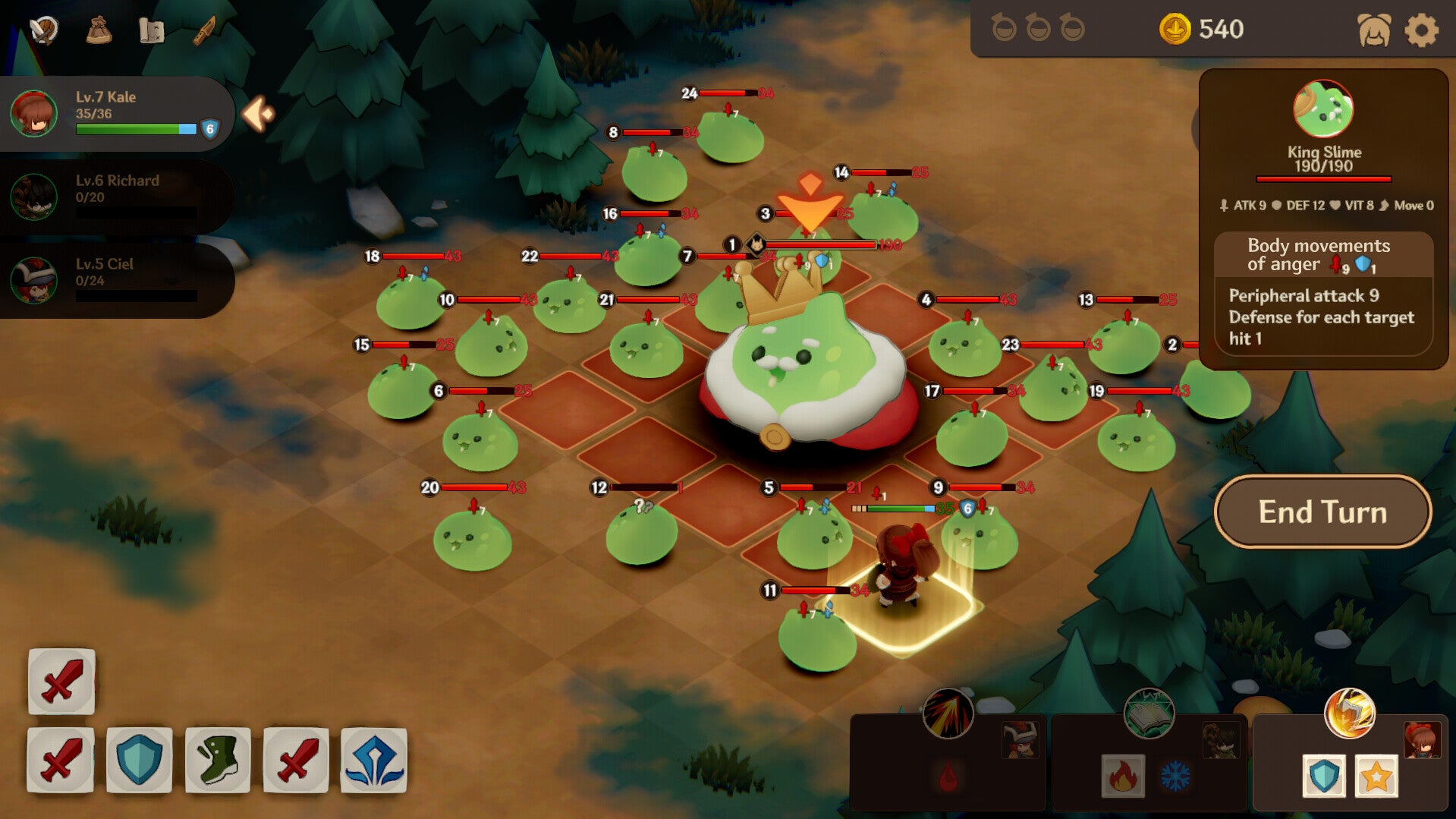
Task: Select the gold star skill slot
Action: click(x=1376, y=776)
